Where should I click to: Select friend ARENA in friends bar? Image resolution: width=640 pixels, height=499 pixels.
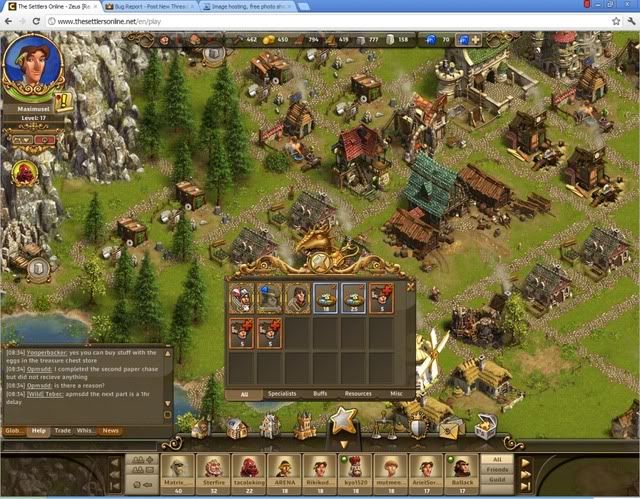[x=284, y=468]
